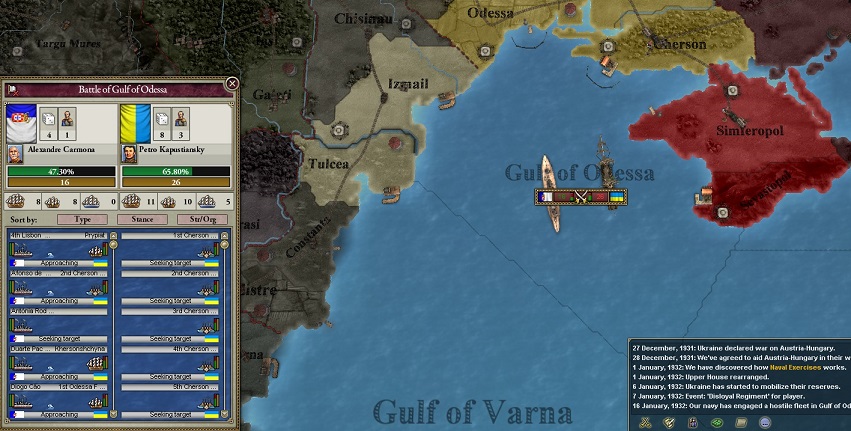
Task: Click the Ukrainian flag in battle panel
Action: point(135,124)
